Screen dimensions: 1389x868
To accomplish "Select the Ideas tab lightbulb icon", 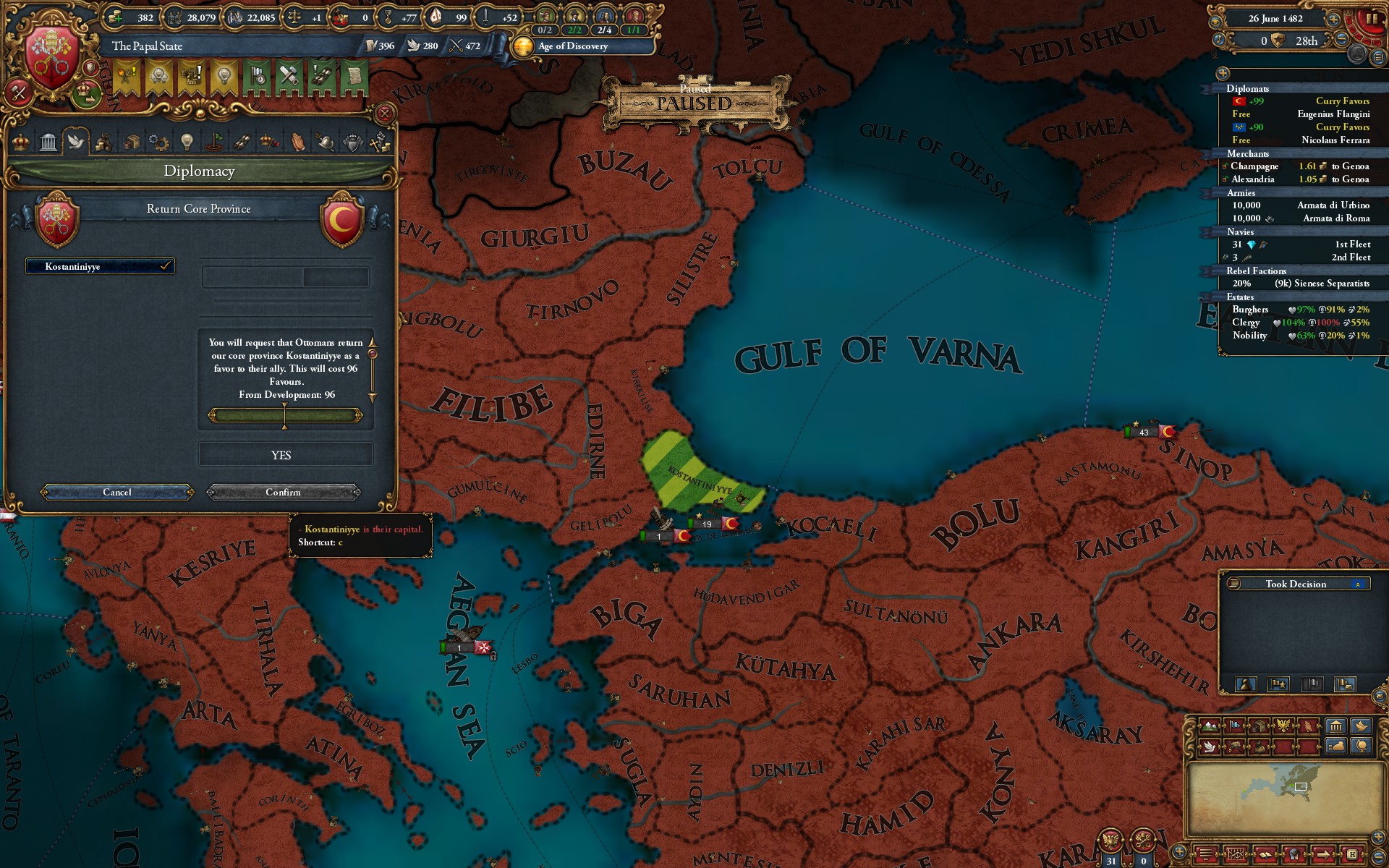I will [x=187, y=142].
